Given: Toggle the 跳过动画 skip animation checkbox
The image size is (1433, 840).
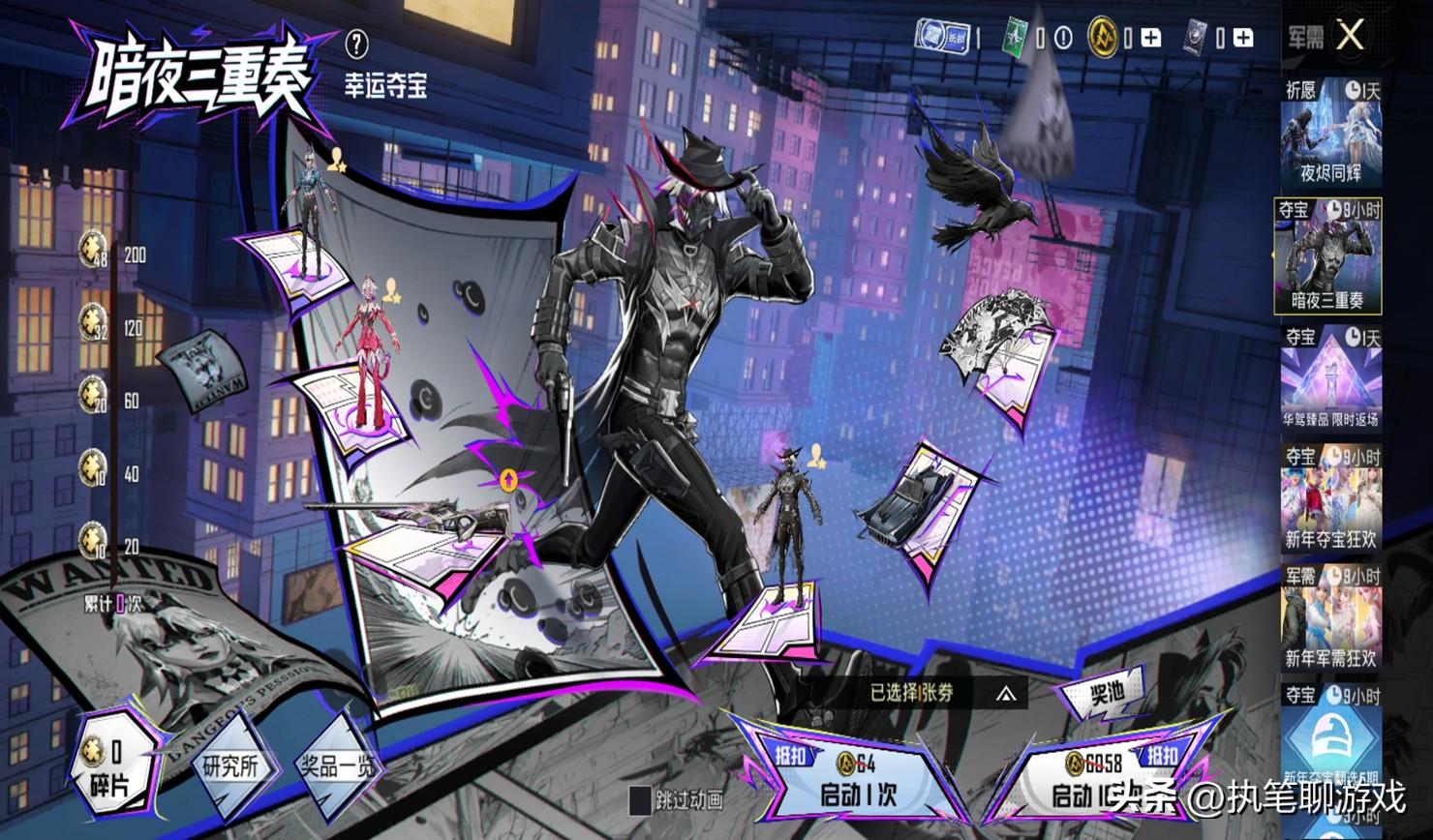Looking at the screenshot, I should point(641,800).
